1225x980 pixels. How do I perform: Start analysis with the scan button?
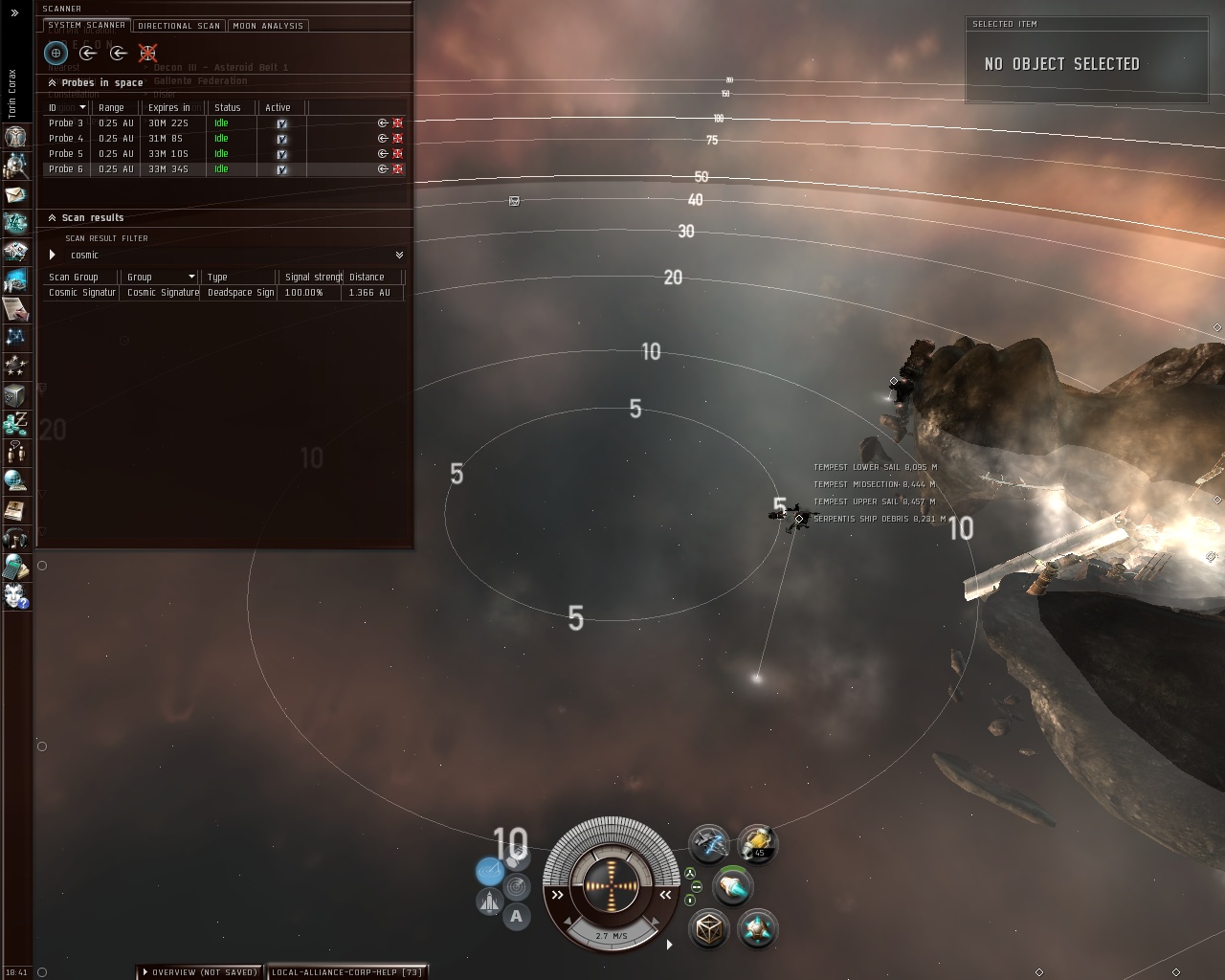pyautogui.click(x=56, y=53)
